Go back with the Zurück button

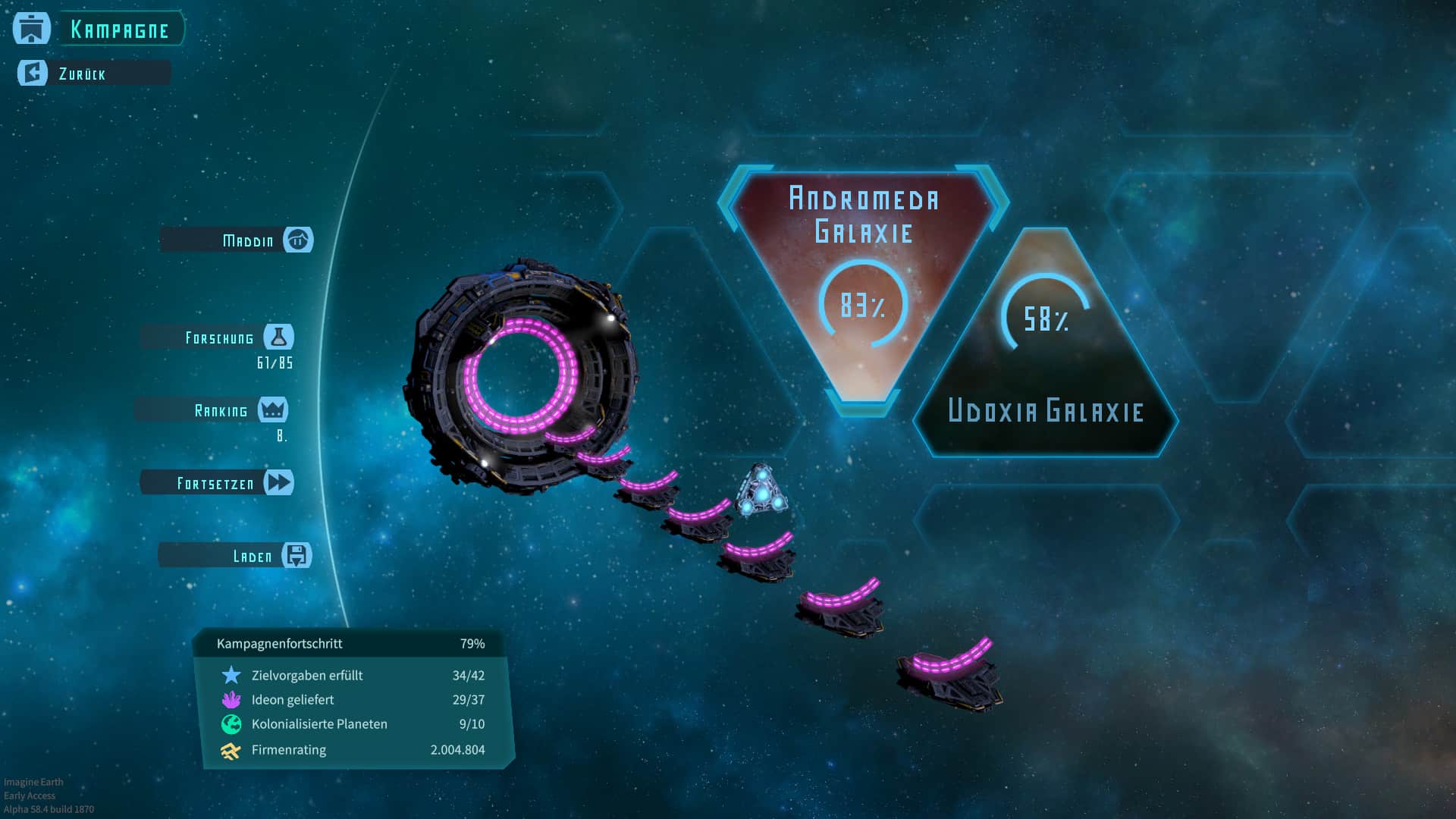click(x=82, y=74)
